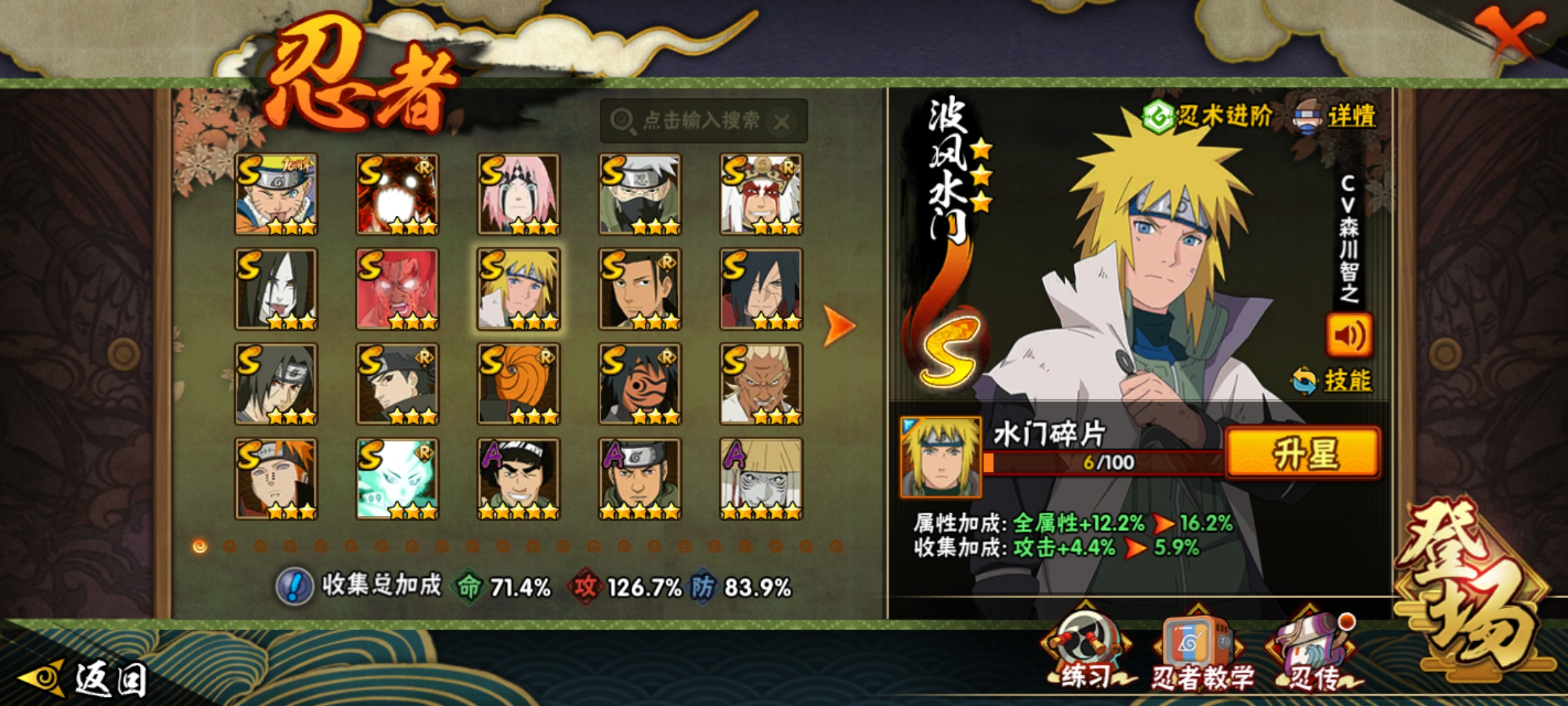Select the orange spiral mask Tobi portrait
Image resolution: width=1568 pixels, height=706 pixels.
[x=518, y=384]
